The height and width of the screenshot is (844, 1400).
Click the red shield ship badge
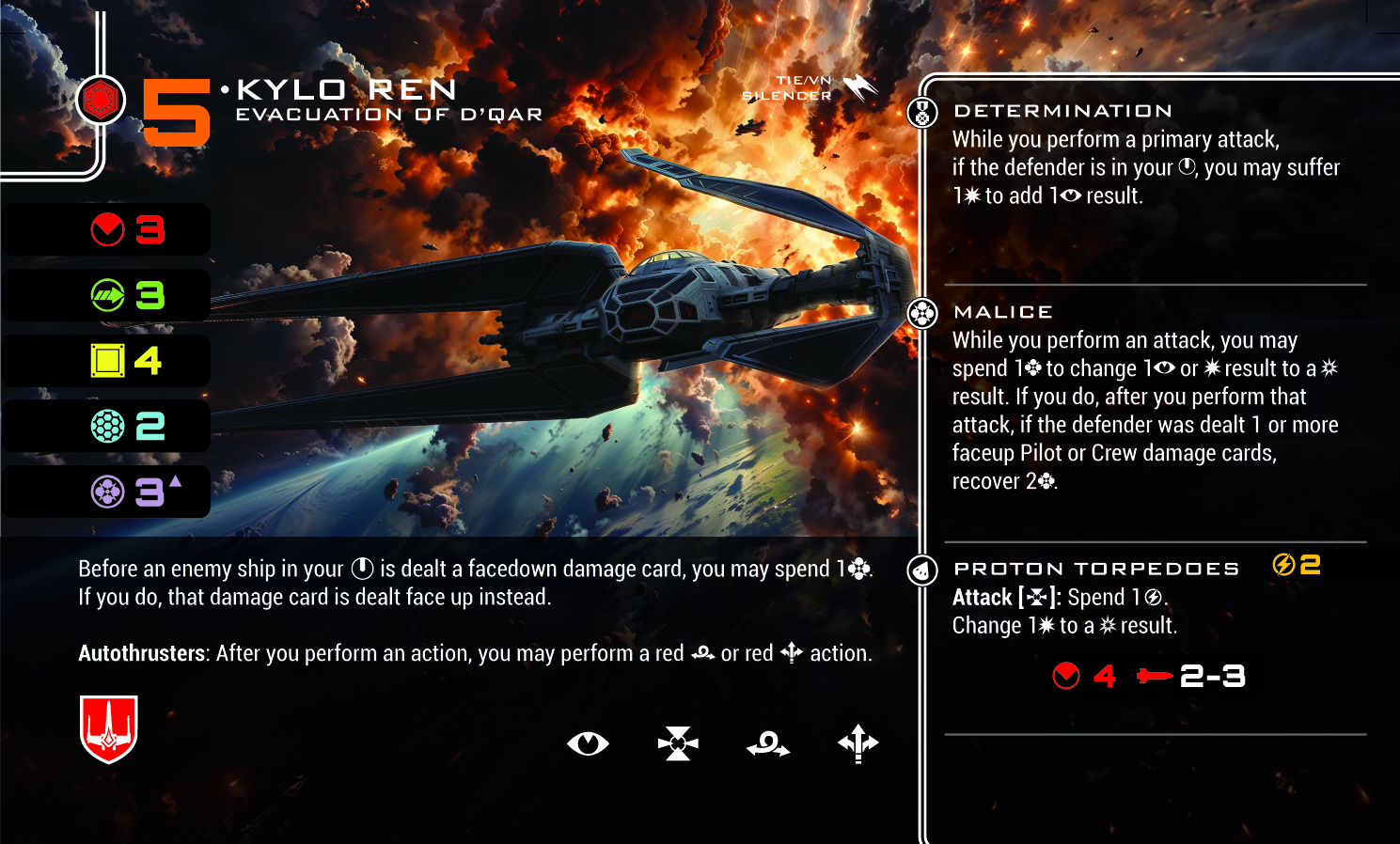pos(109,728)
